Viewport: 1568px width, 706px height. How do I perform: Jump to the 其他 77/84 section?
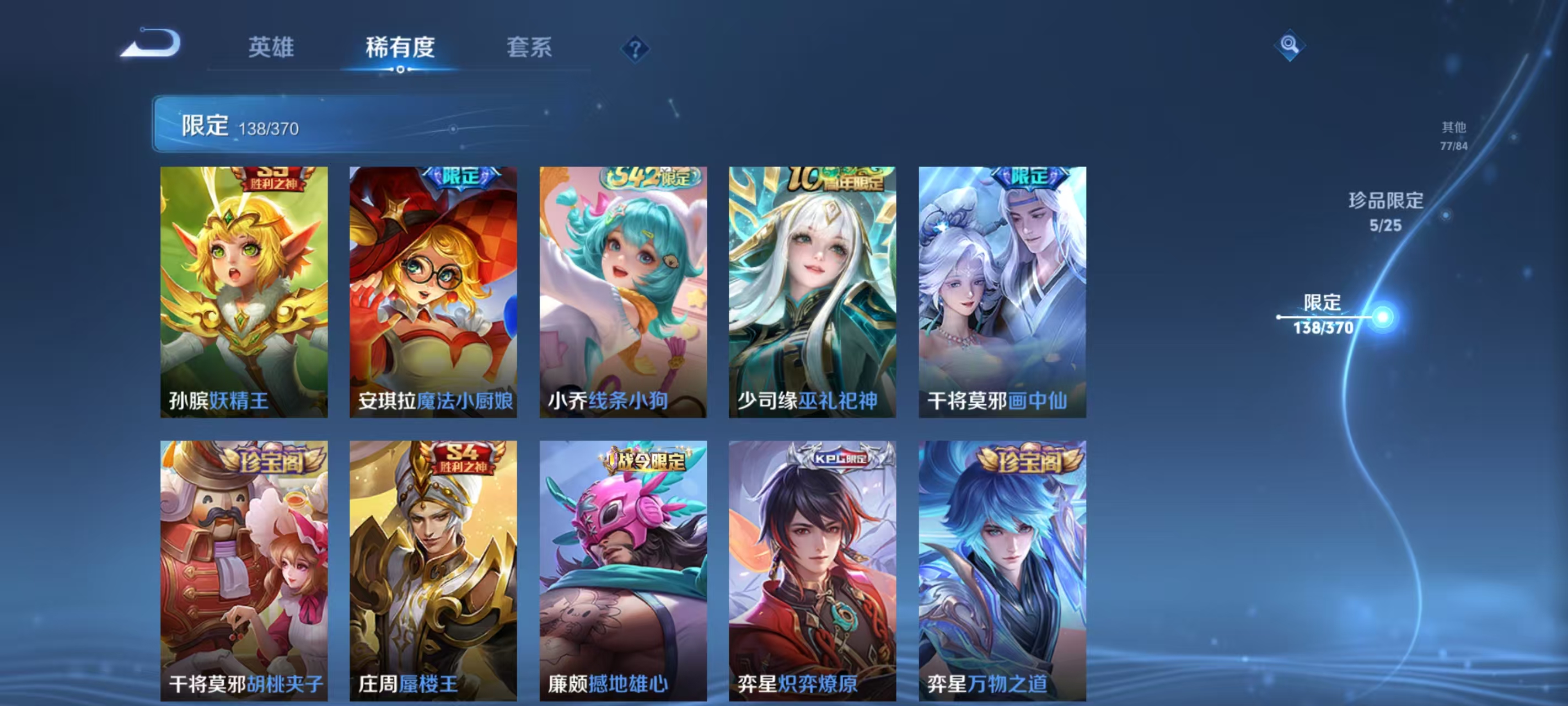[1453, 135]
